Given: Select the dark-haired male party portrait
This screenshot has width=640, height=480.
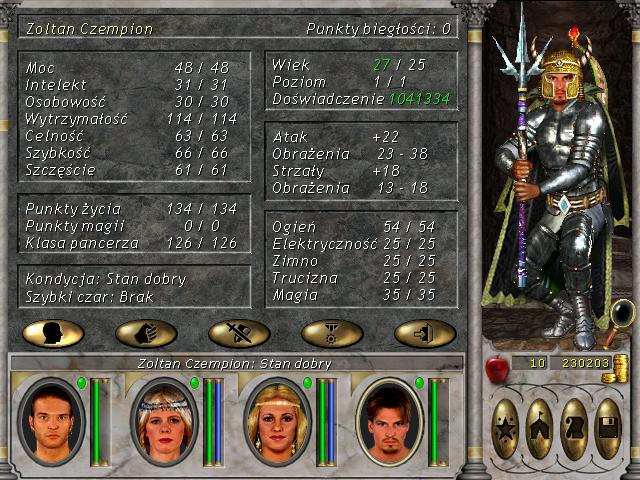Looking at the screenshot, I should tap(48, 414).
